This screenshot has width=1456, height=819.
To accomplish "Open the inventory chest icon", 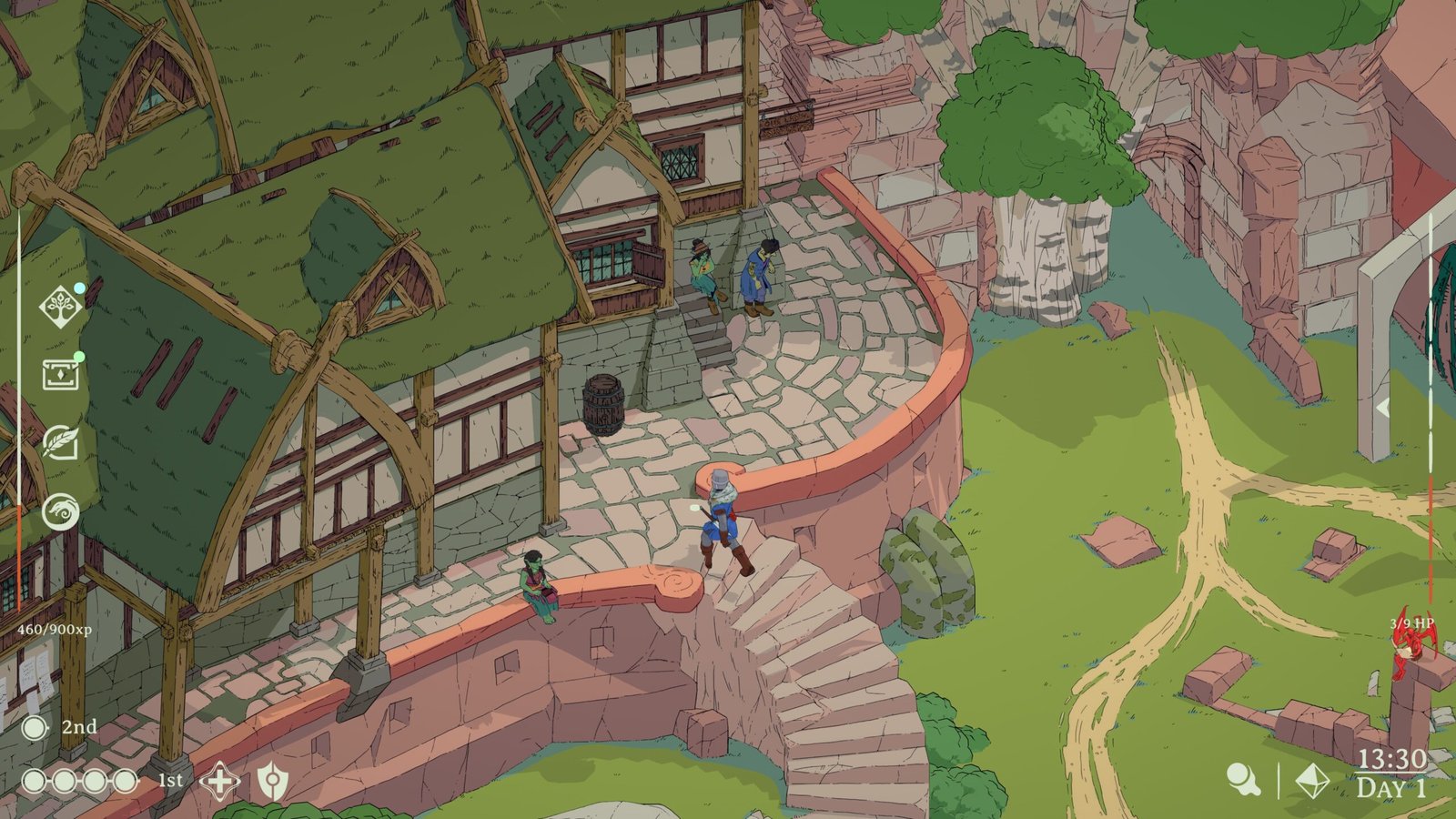I will coord(61,374).
